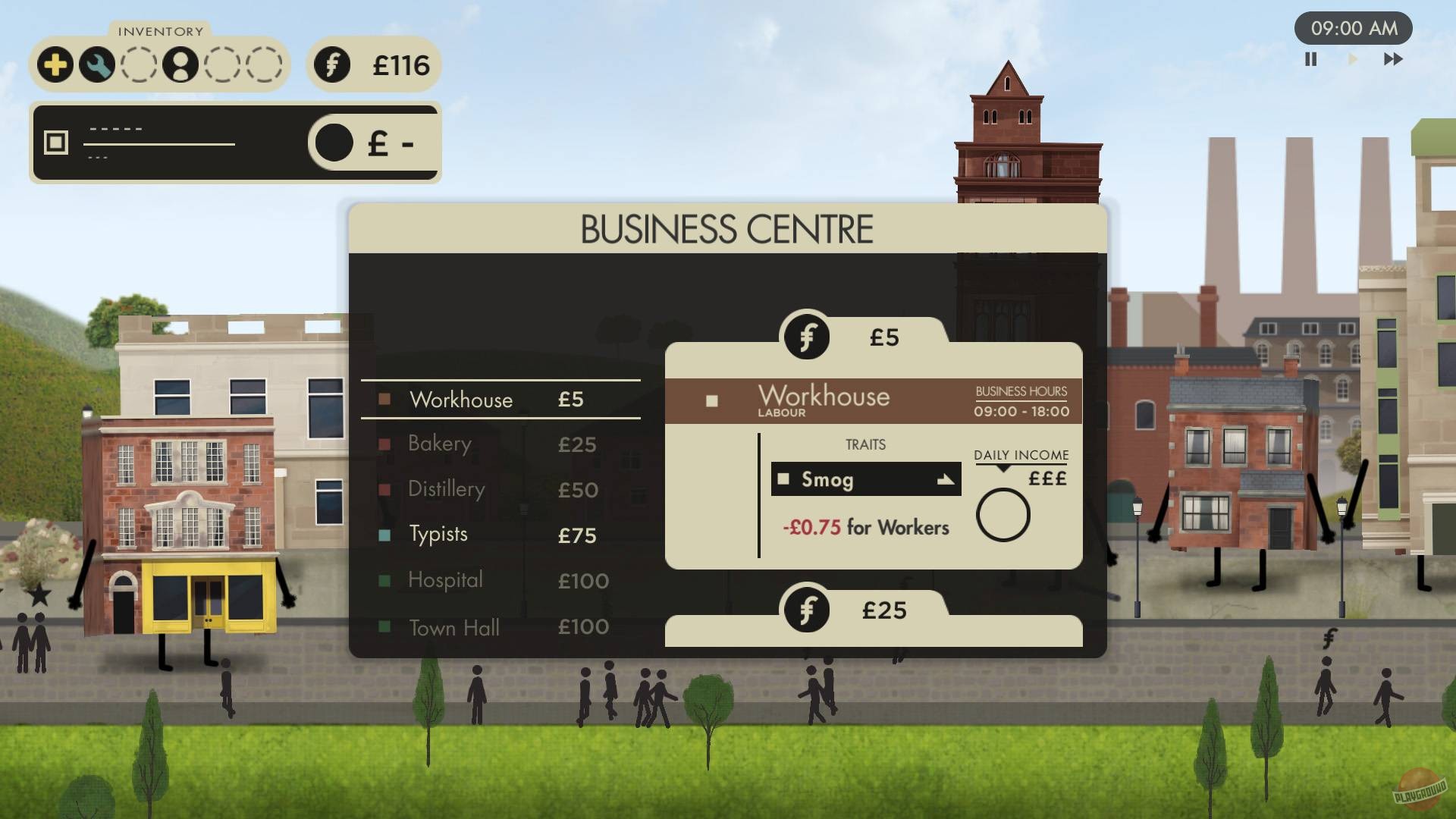Click the florin icon above the Workhouse card
The height and width of the screenshot is (819, 1456).
coord(806,334)
